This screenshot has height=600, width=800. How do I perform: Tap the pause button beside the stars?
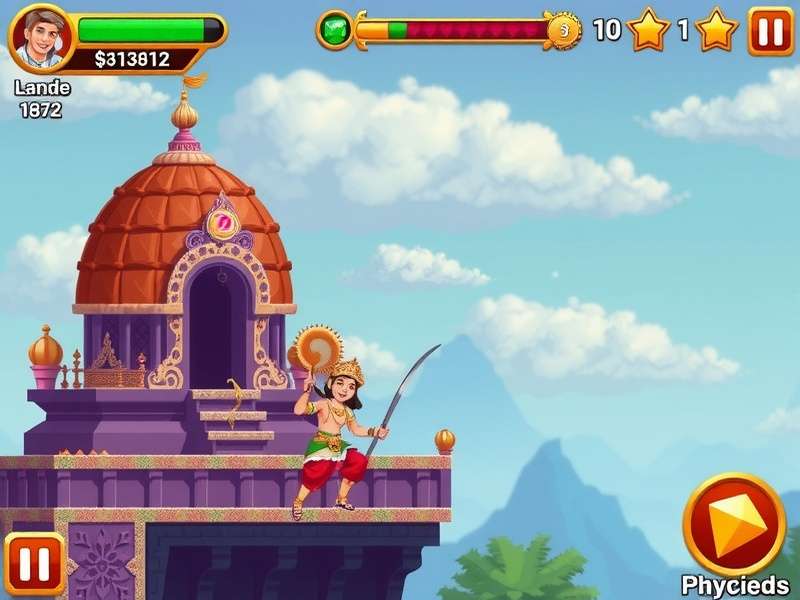pyautogui.click(x=770, y=31)
